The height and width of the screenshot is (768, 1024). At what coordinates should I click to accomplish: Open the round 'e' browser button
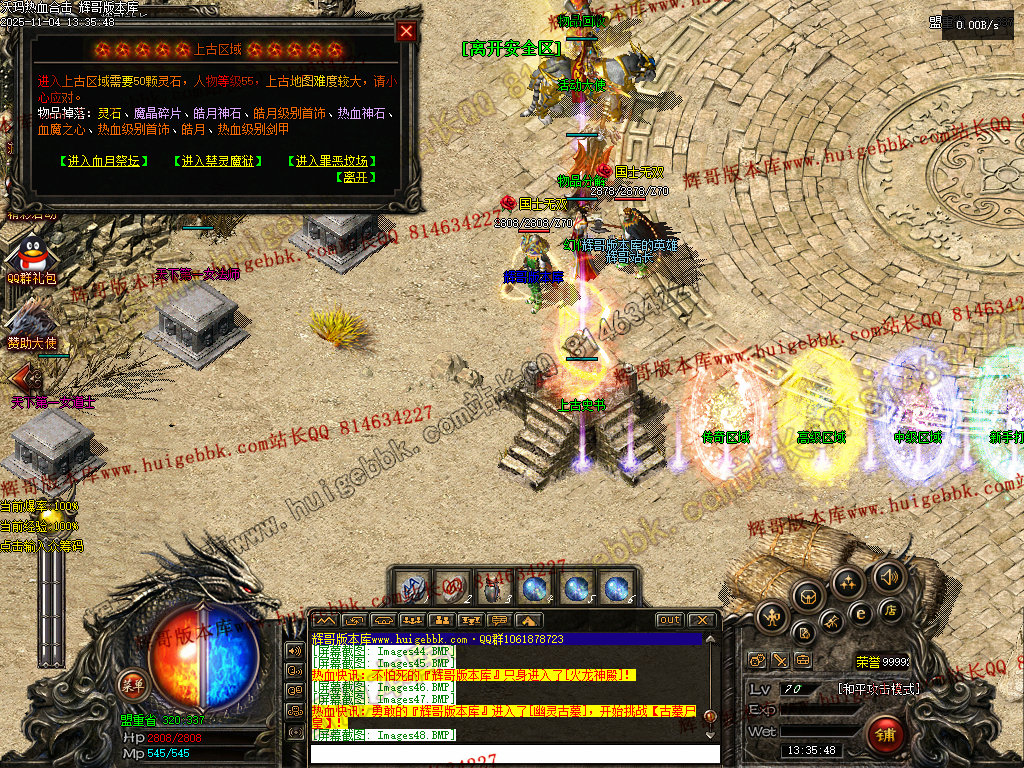click(859, 611)
